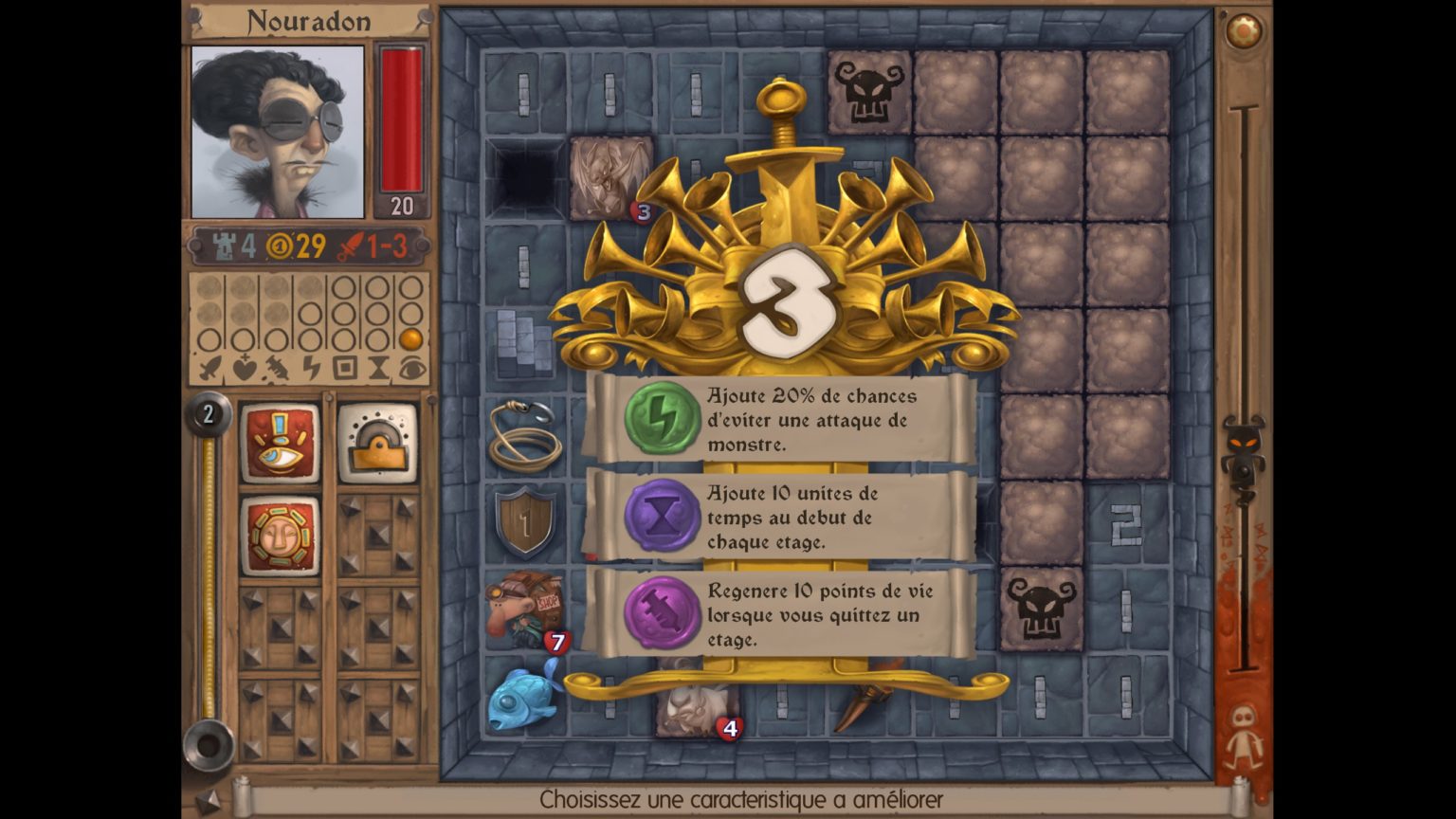Image resolution: width=1456 pixels, height=819 pixels.
Task: Click the gold orb marker on the eye column
Action: point(409,339)
